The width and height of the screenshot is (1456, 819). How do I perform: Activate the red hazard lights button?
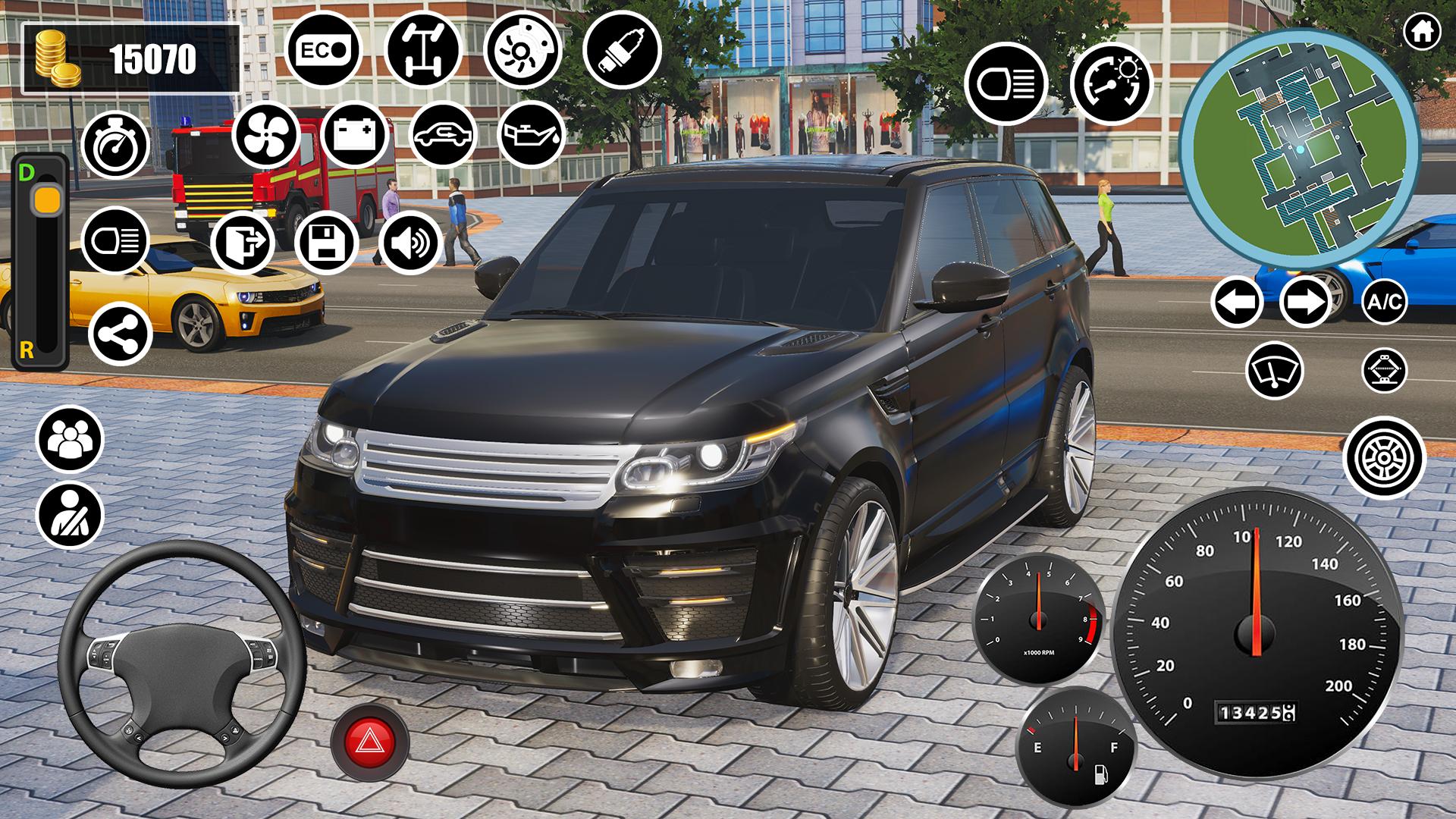click(x=370, y=740)
